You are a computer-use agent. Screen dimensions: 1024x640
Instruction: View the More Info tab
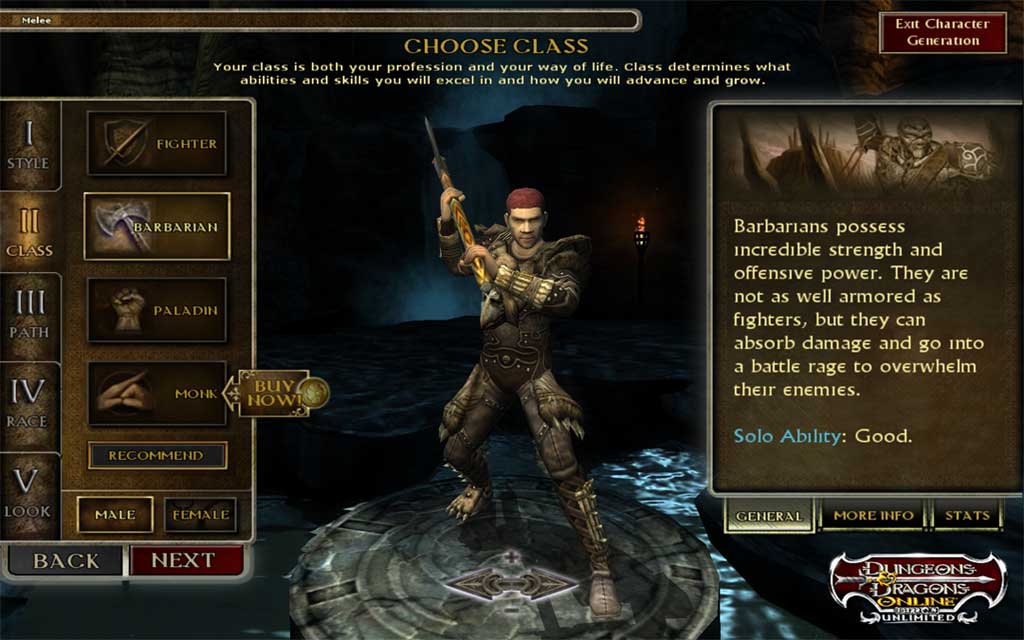tap(873, 516)
